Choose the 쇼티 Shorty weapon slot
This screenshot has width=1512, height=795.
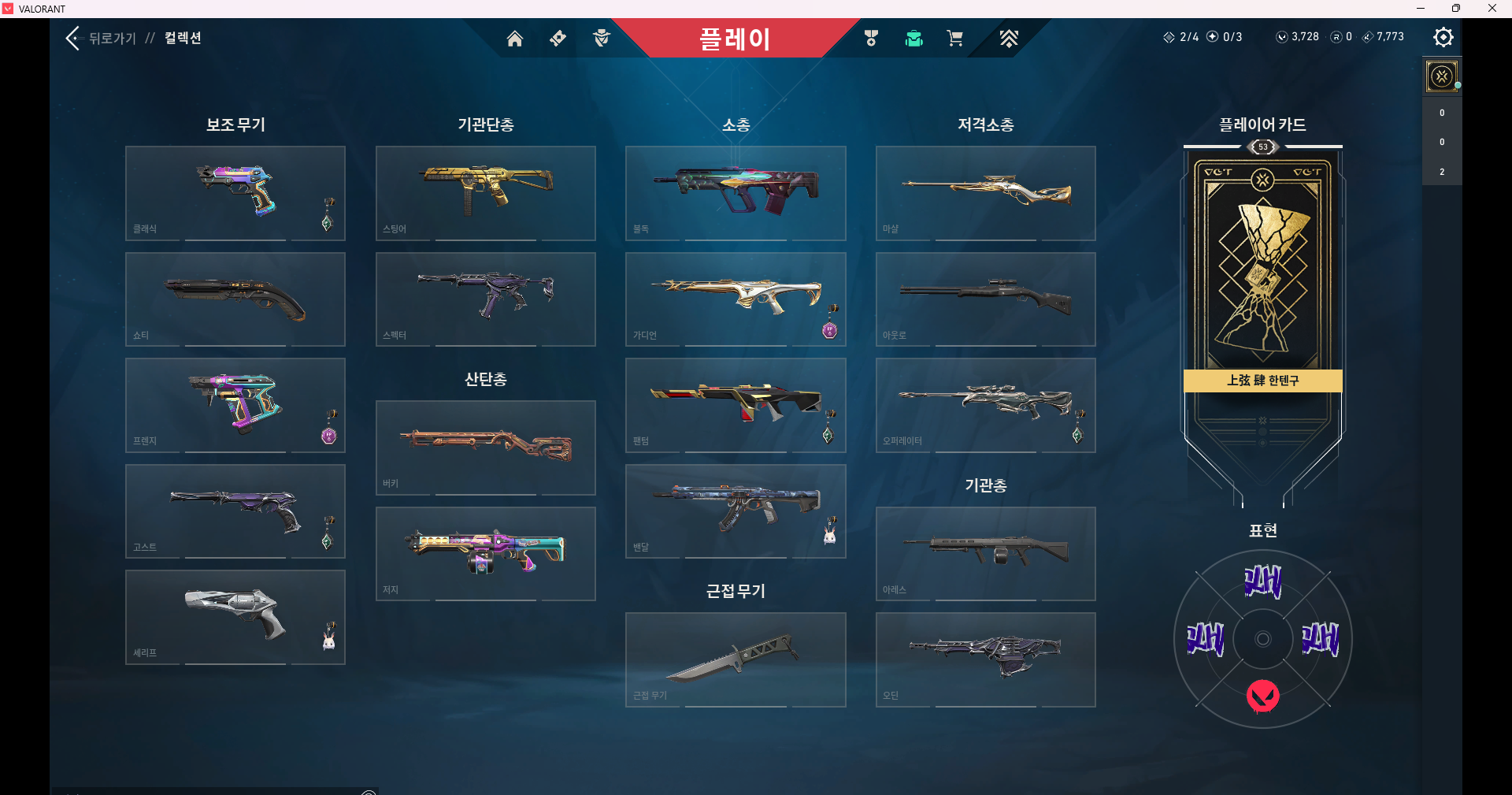[x=235, y=299]
